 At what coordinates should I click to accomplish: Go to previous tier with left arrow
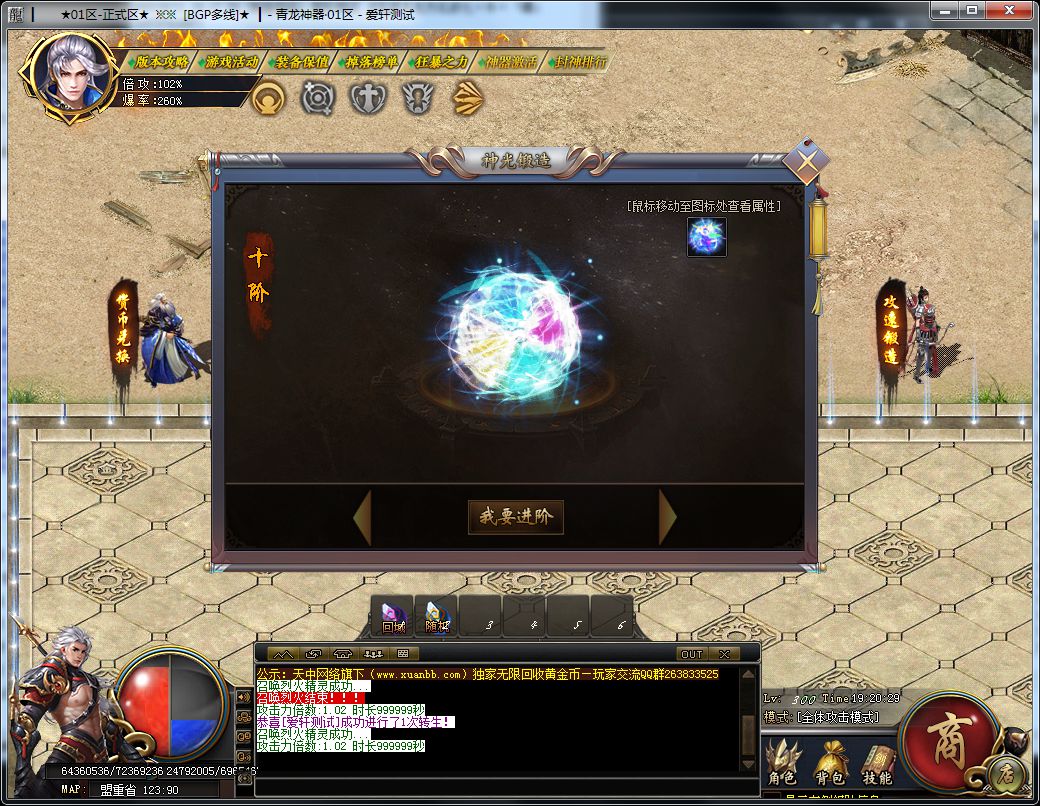[x=362, y=517]
